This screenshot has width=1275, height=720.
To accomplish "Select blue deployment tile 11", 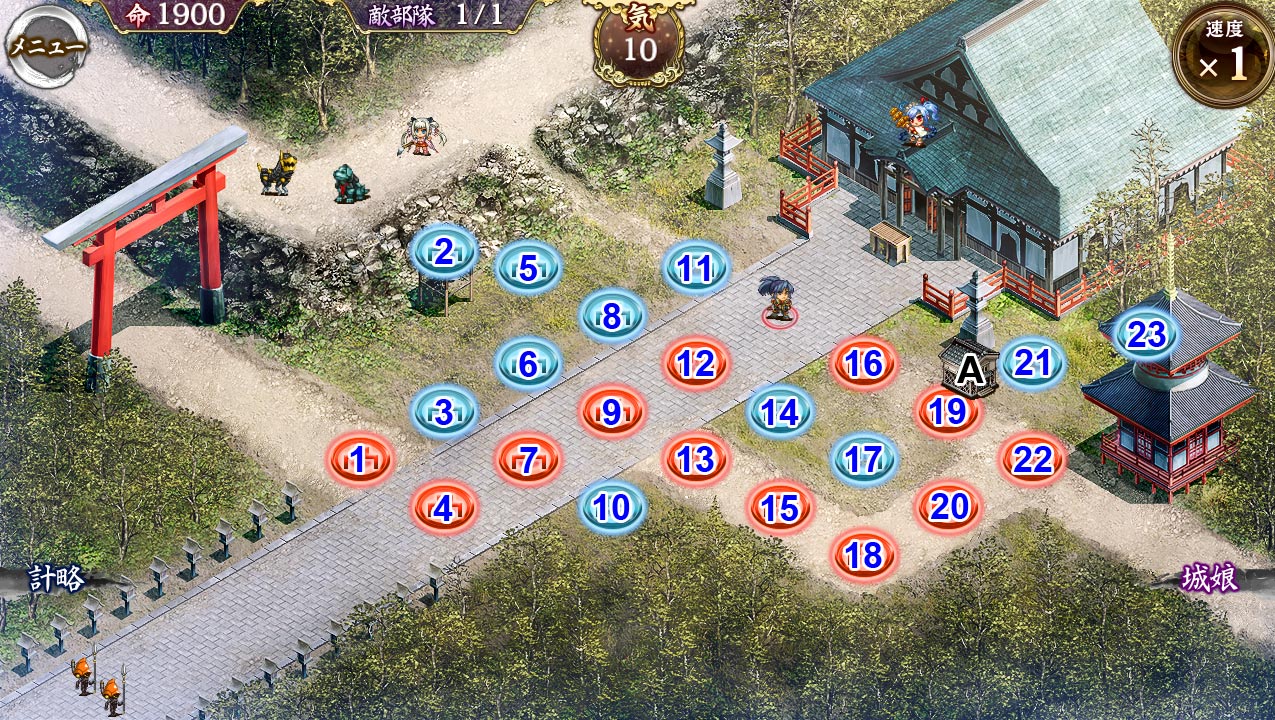I will point(695,268).
